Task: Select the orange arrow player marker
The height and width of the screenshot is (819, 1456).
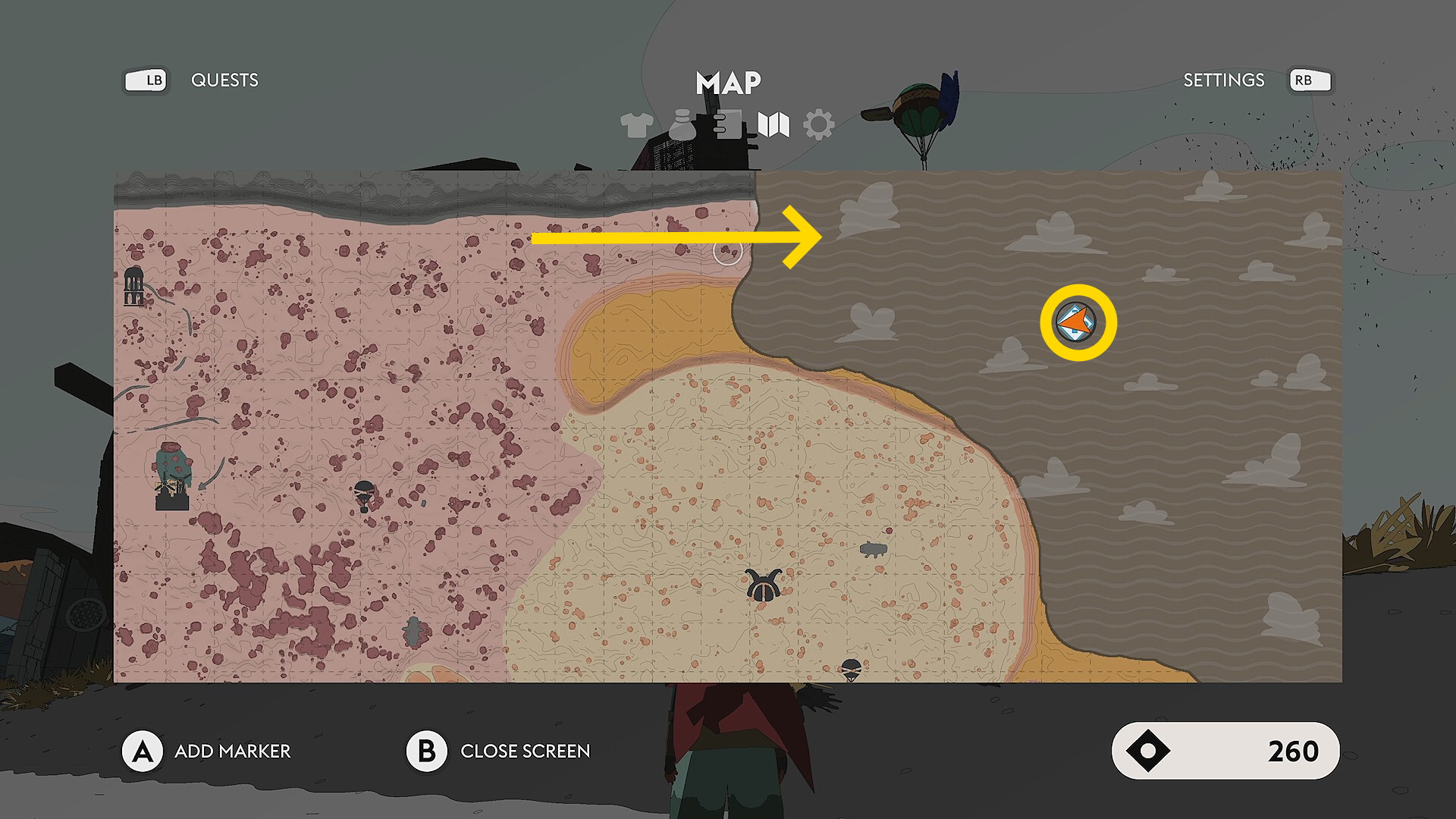Action: click(1077, 324)
